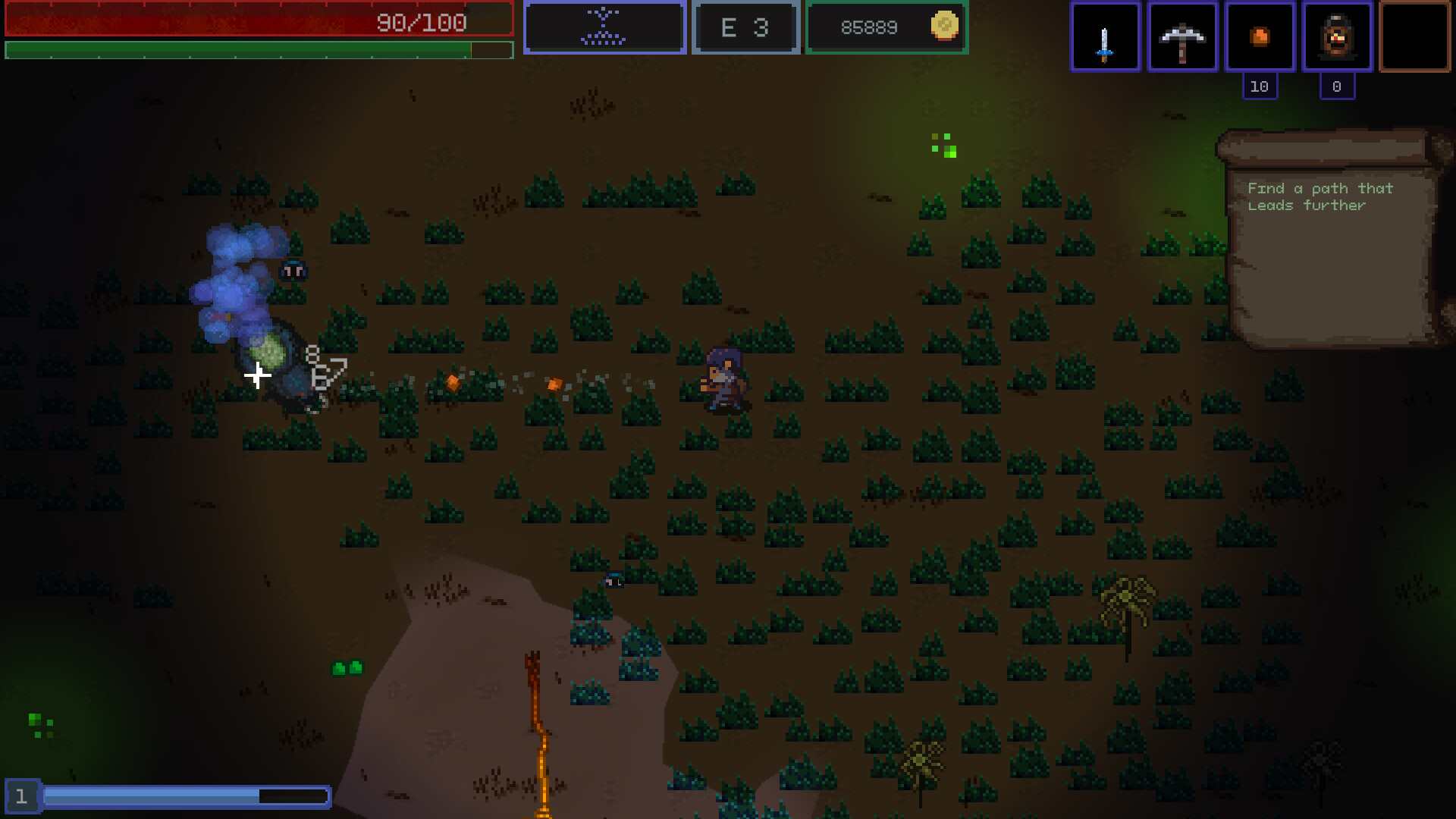Click the green experience bar under health

pyautogui.click(x=258, y=50)
